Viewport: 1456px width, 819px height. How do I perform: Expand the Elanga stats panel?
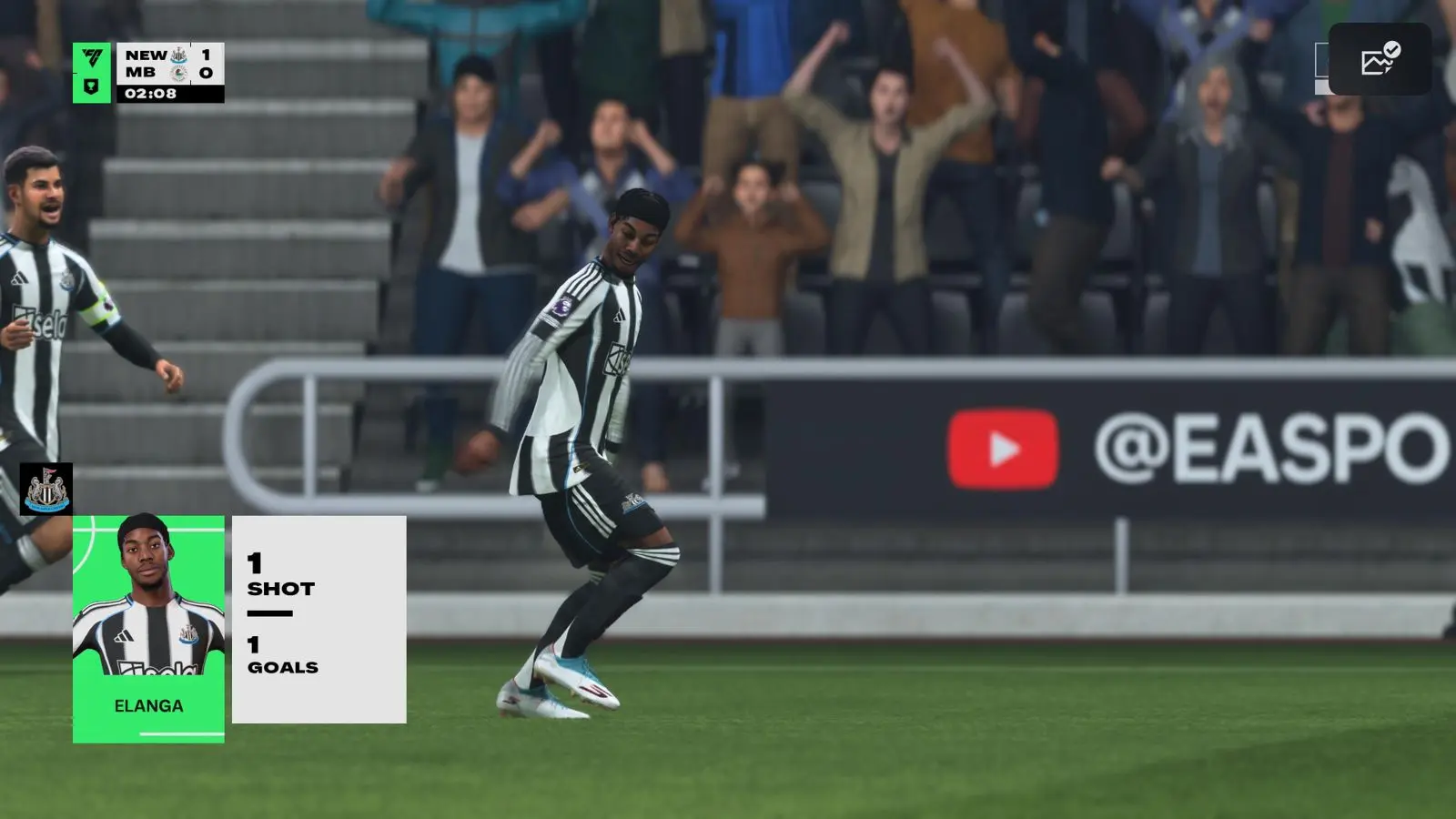click(x=318, y=619)
